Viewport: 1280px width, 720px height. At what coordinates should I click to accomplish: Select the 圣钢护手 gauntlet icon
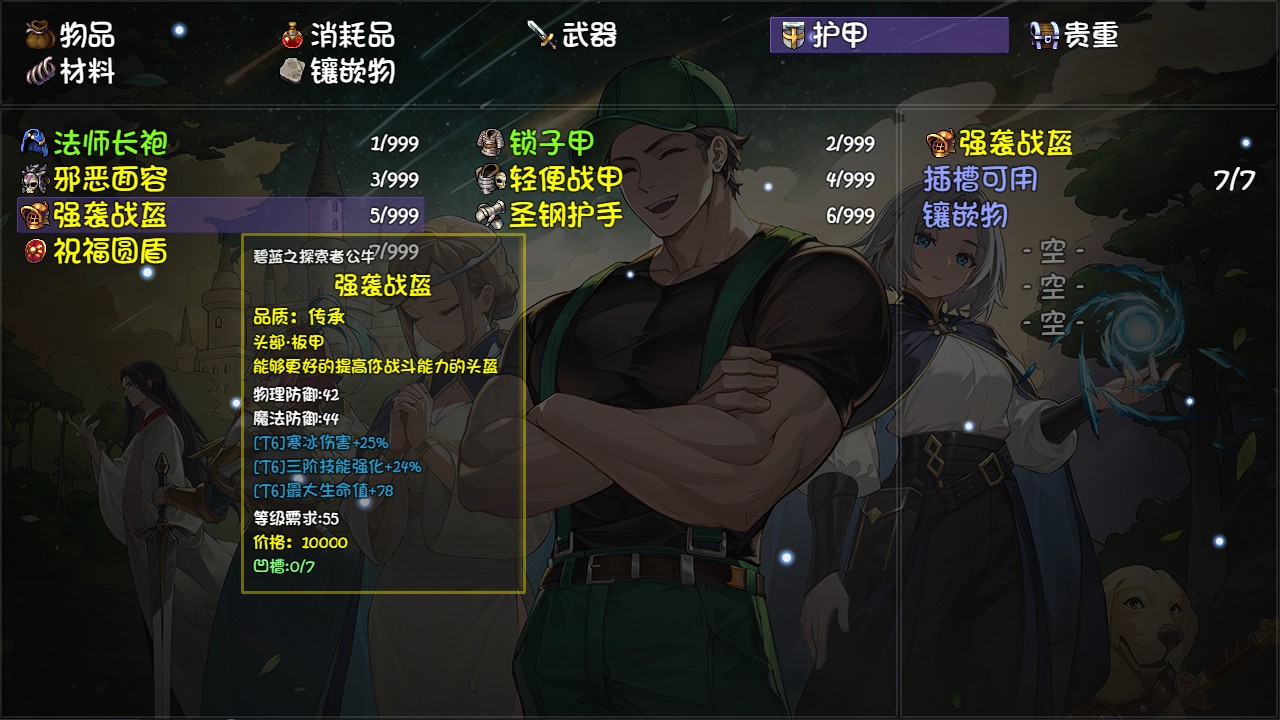(489, 212)
